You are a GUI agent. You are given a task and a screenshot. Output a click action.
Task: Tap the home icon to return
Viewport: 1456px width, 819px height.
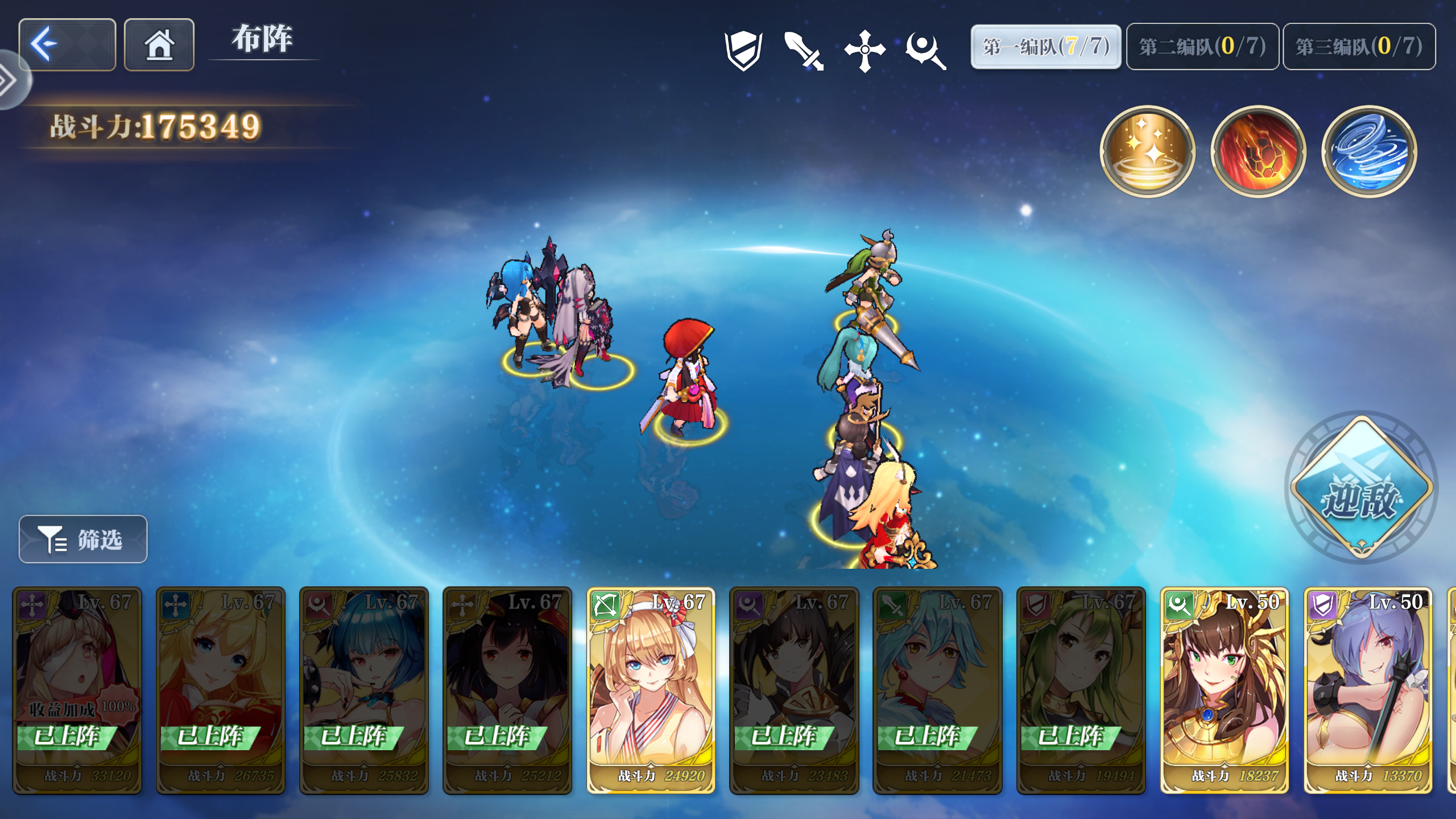[x=159, y=44]
